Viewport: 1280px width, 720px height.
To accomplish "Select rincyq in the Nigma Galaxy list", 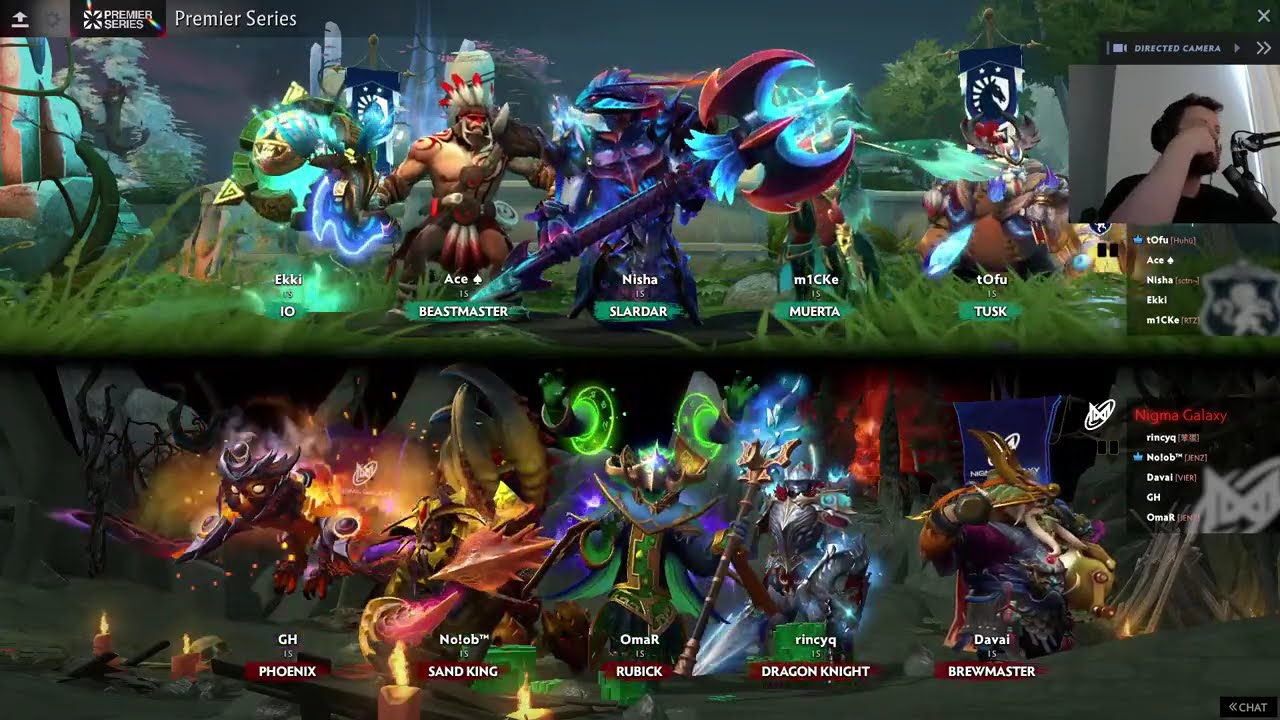I will pyautogui.click(x=1161, y=437).
